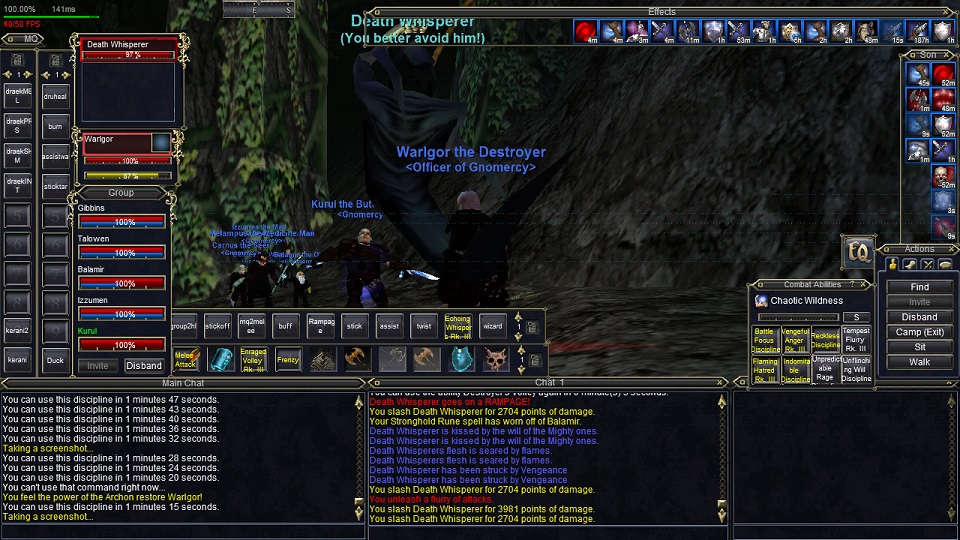
Task: Close the Actions window
Action: click(x=951, y=249)
